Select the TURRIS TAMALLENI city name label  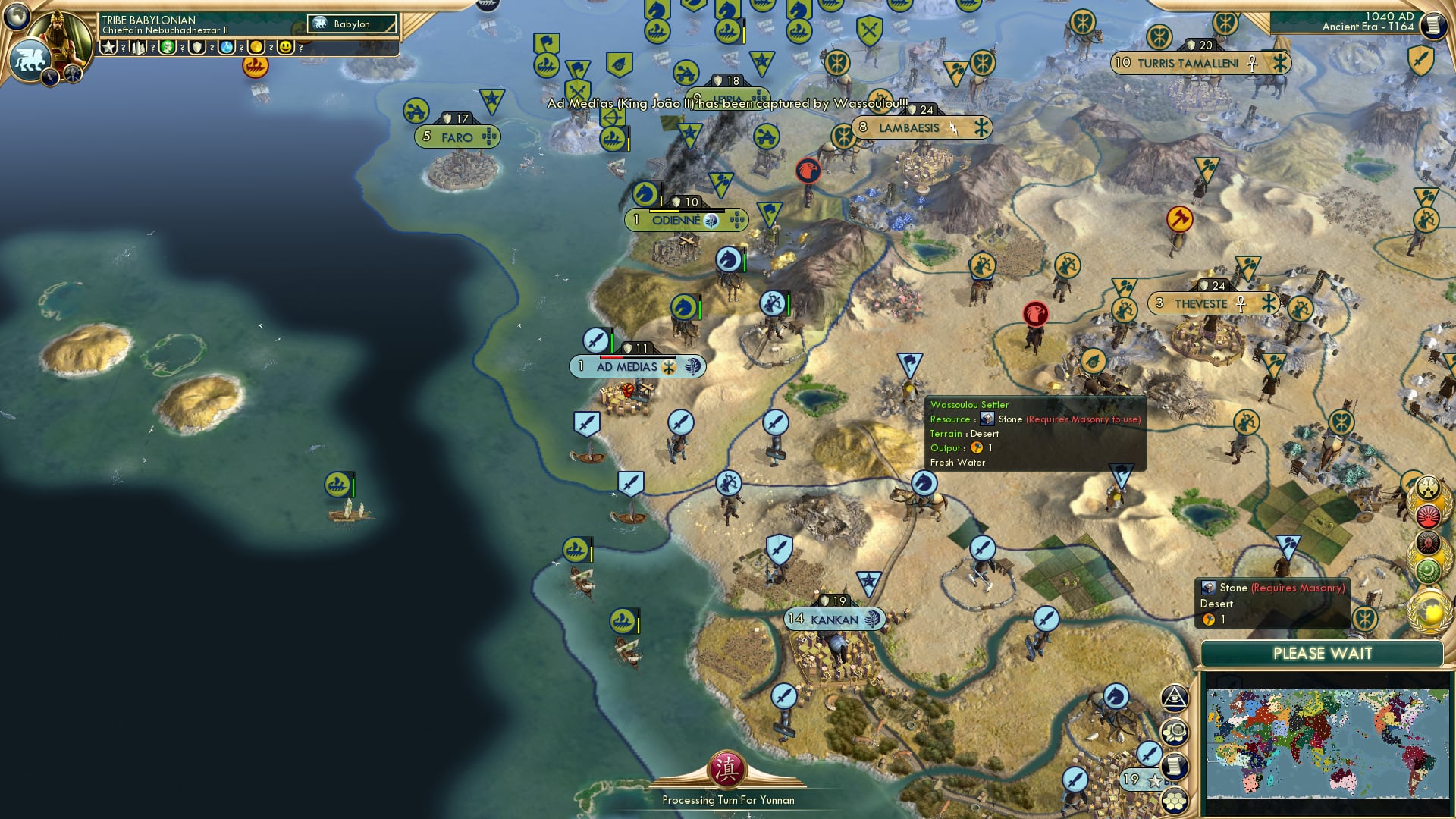1188,63
